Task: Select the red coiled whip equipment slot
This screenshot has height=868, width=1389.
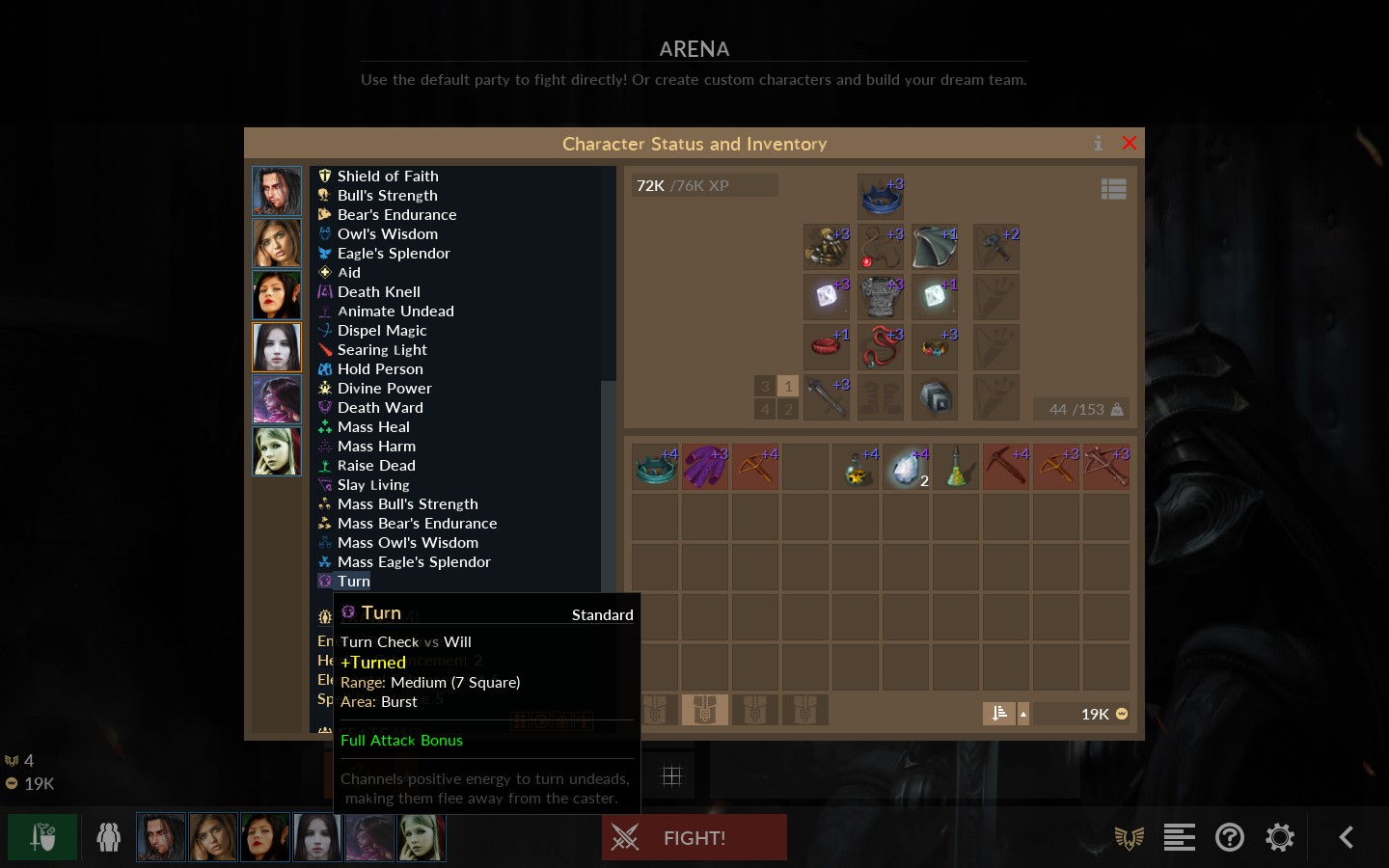Action: tap(881, 347)
